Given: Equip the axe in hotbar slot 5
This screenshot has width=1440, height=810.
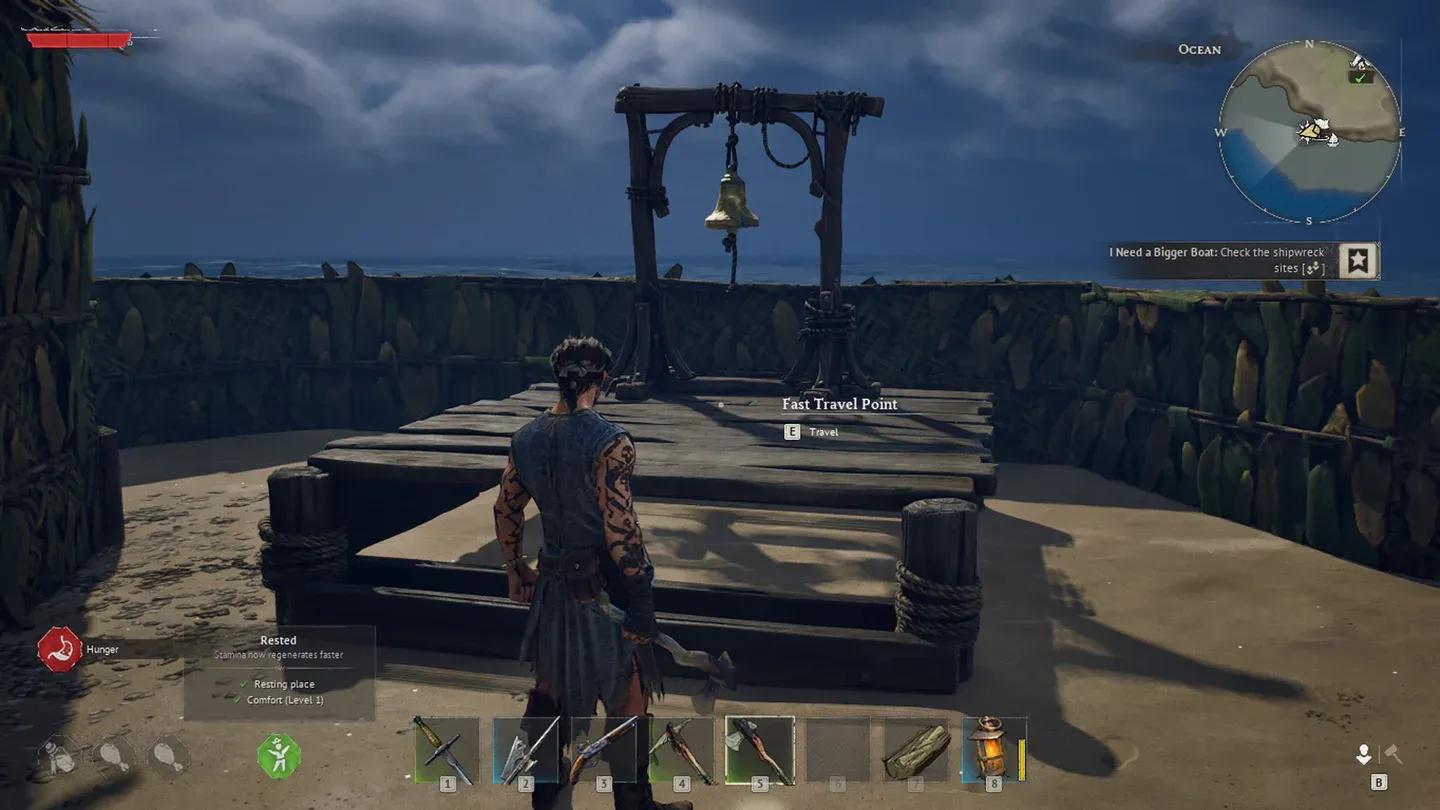Looking at the screenshot, I should pyautogui.click(x=758, y=748).
